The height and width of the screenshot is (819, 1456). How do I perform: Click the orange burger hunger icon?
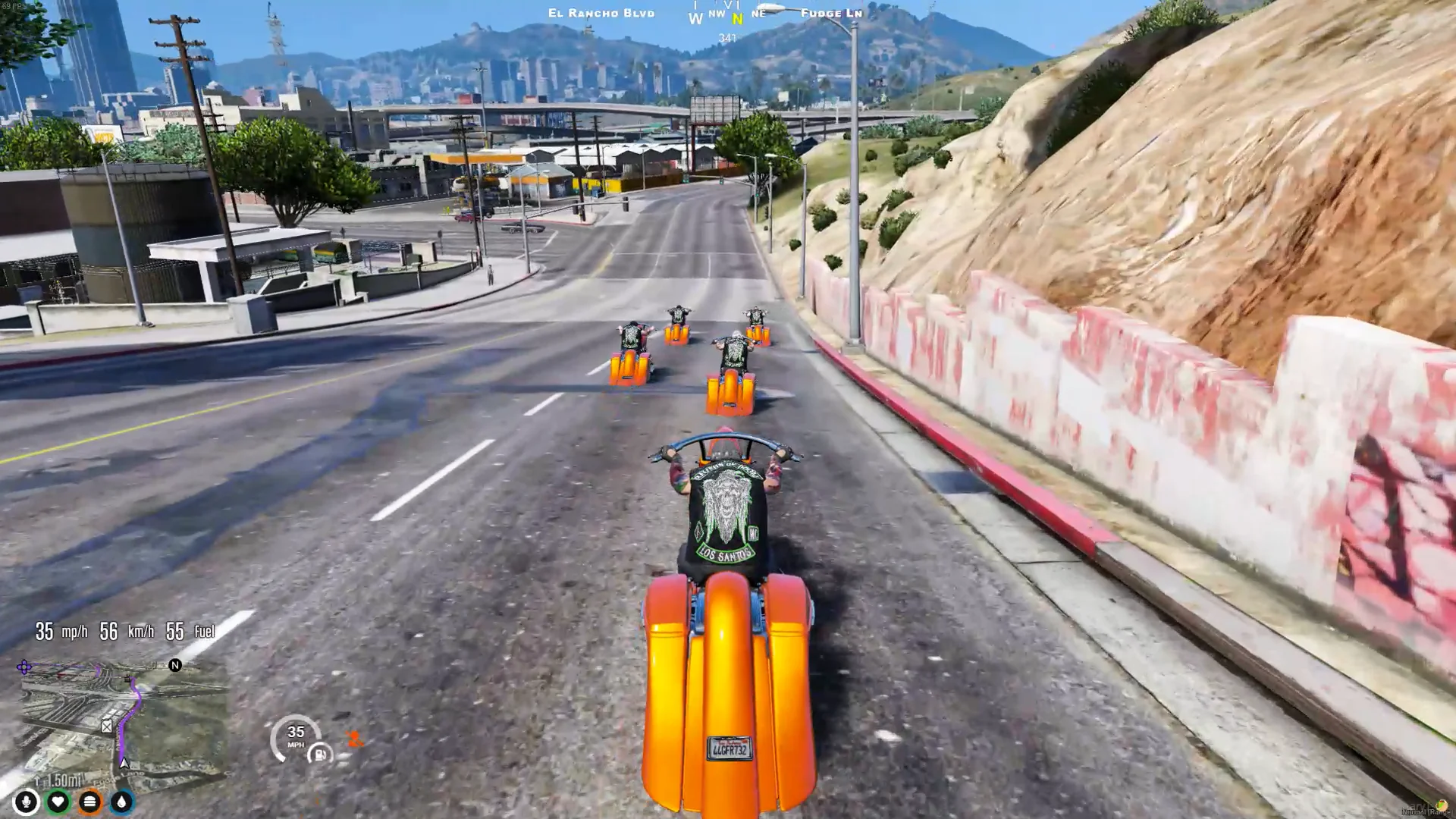[x=89, y=802]
